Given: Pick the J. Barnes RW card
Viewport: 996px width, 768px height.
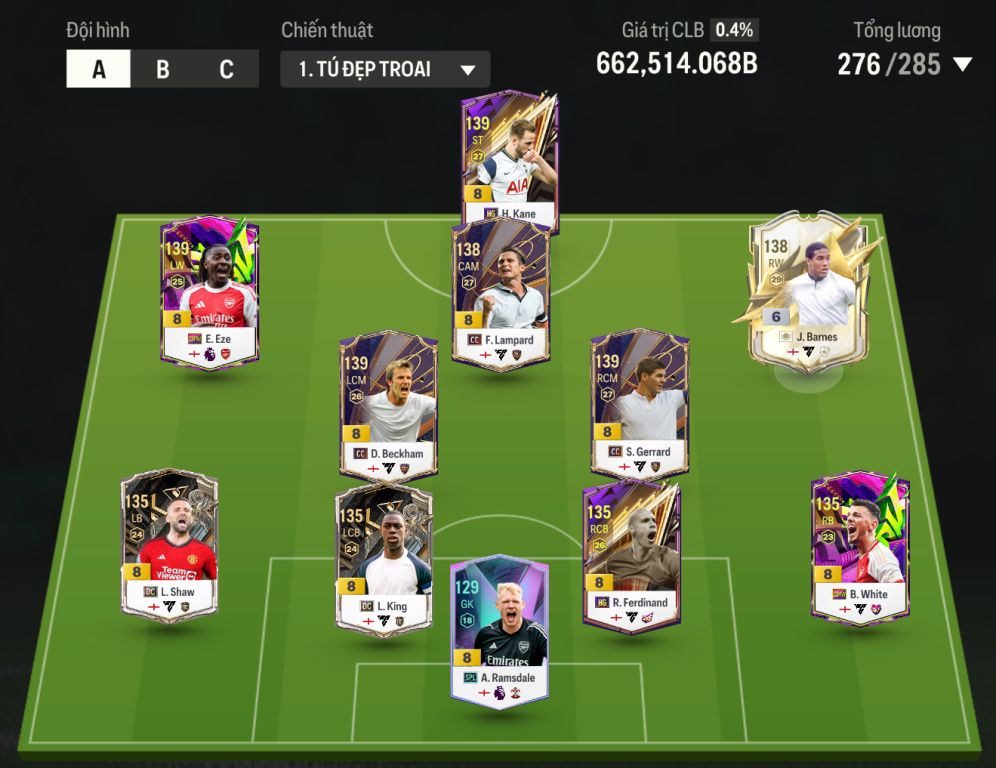Looking at the screenshot, I should [810, 290].
